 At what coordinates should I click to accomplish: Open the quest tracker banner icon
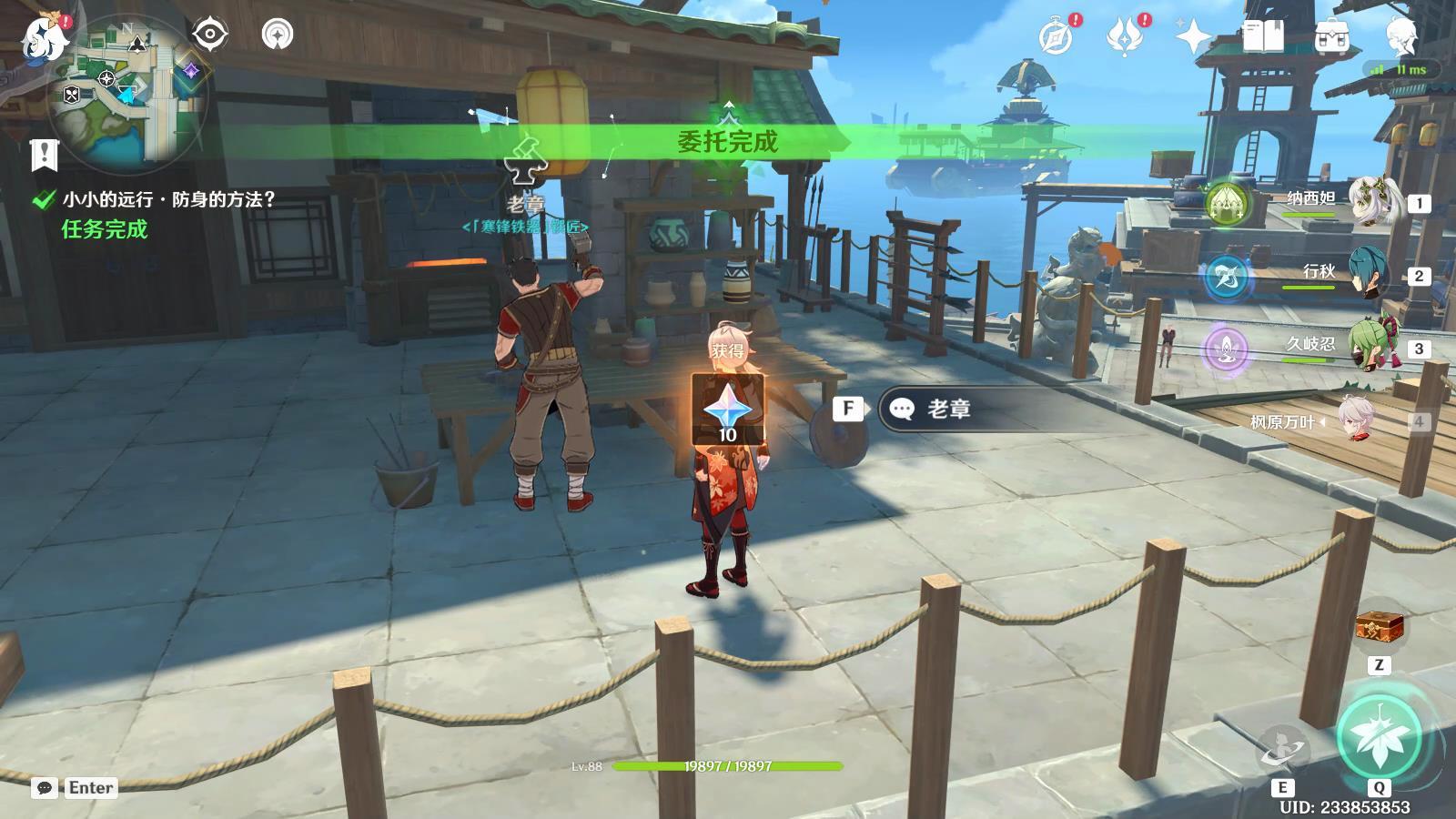44,155
